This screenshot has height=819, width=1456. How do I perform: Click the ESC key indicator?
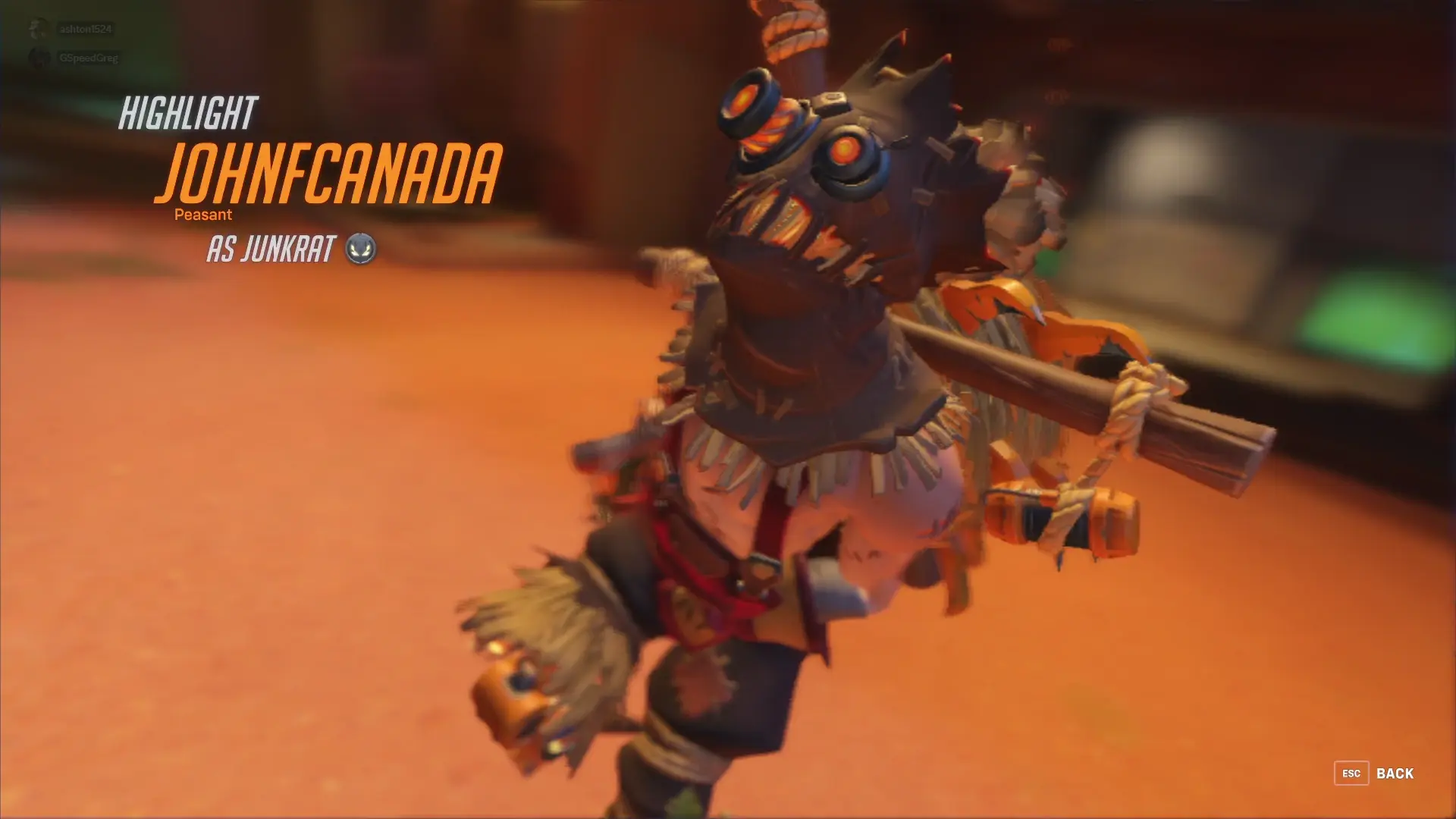click(1352, 773)
